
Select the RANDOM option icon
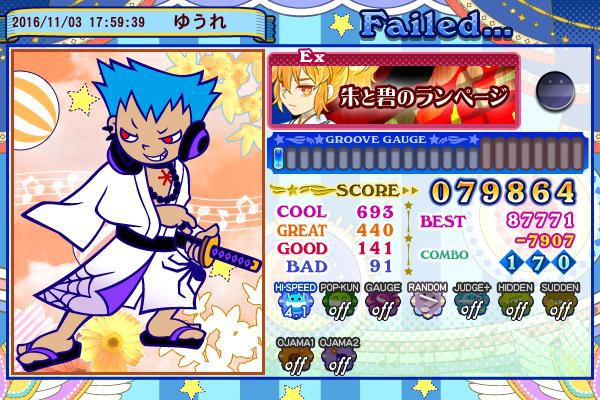tap(427, 304)
